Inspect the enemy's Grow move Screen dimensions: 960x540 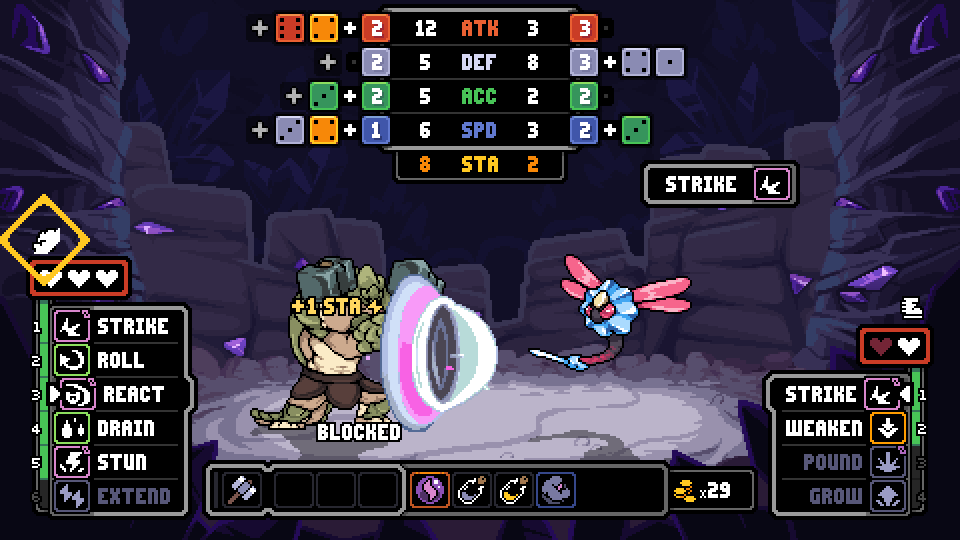coord(840,495)
